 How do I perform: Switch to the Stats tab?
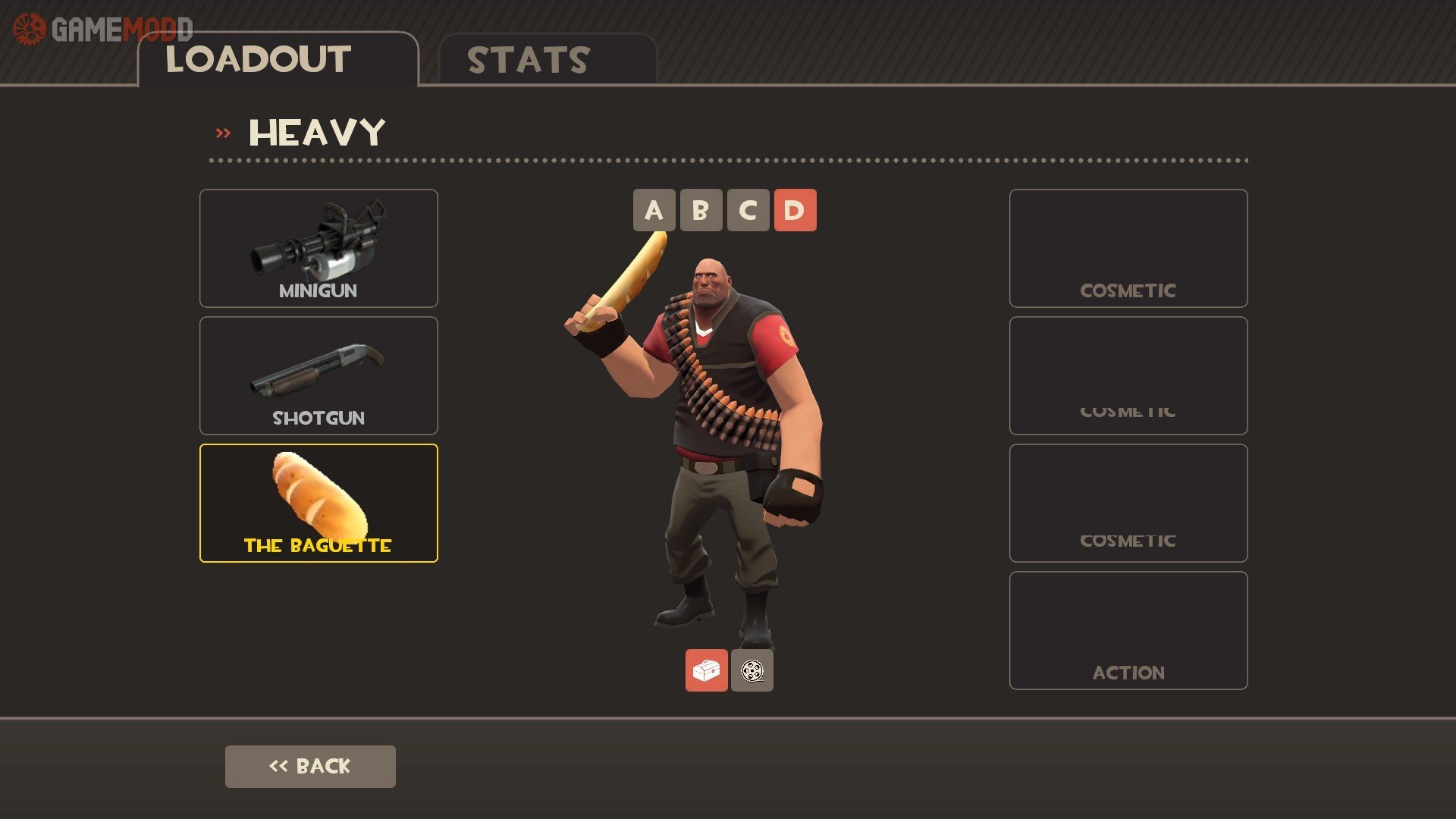(x=547, y=60)
